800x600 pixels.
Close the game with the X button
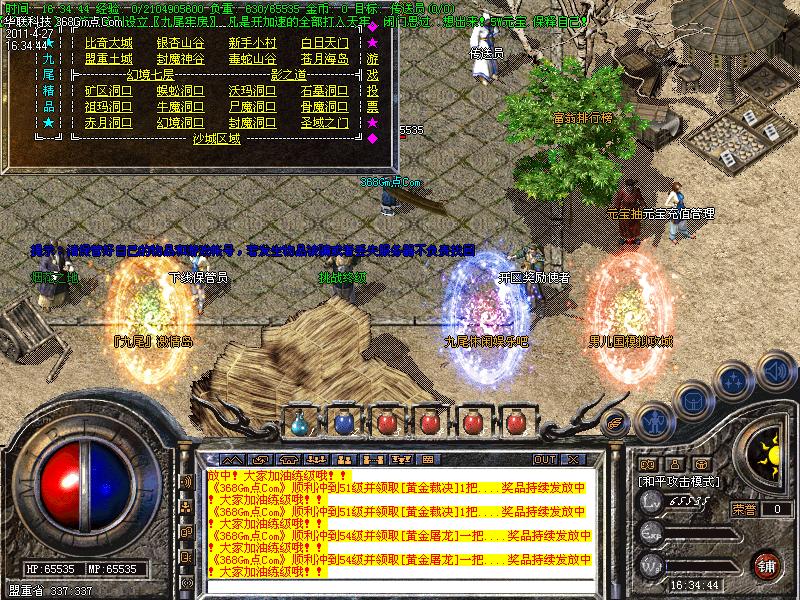click(x=573, y=459)
